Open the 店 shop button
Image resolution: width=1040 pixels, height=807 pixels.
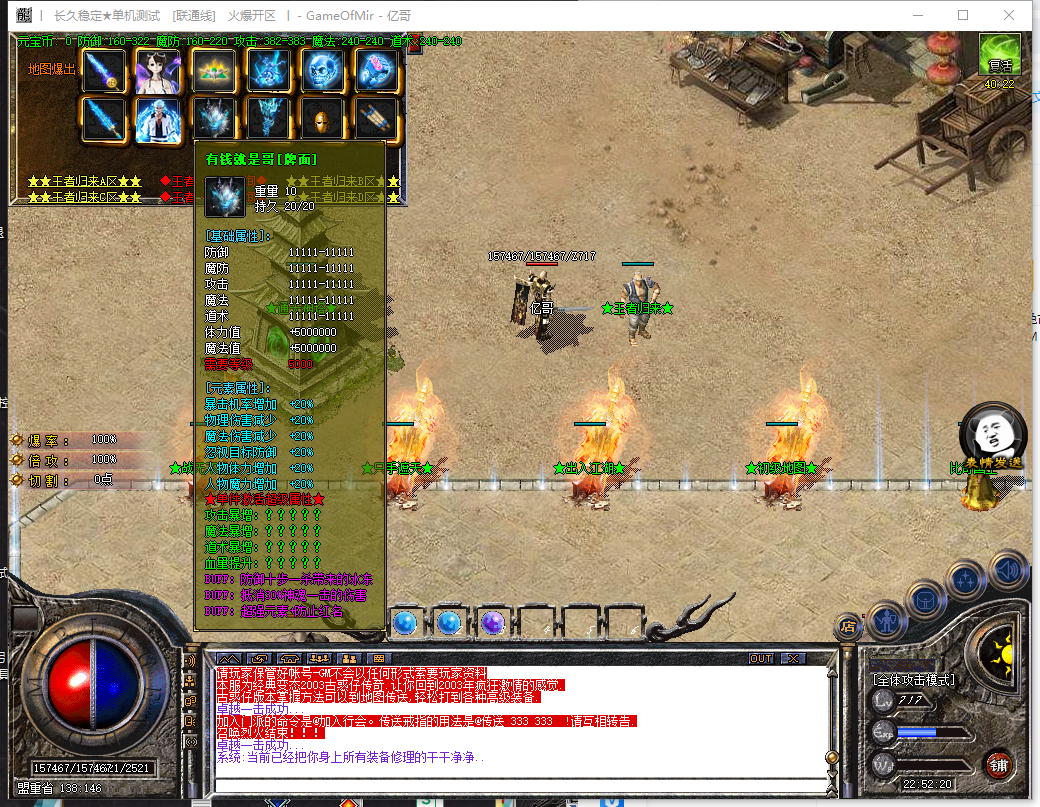coord(848,628)
